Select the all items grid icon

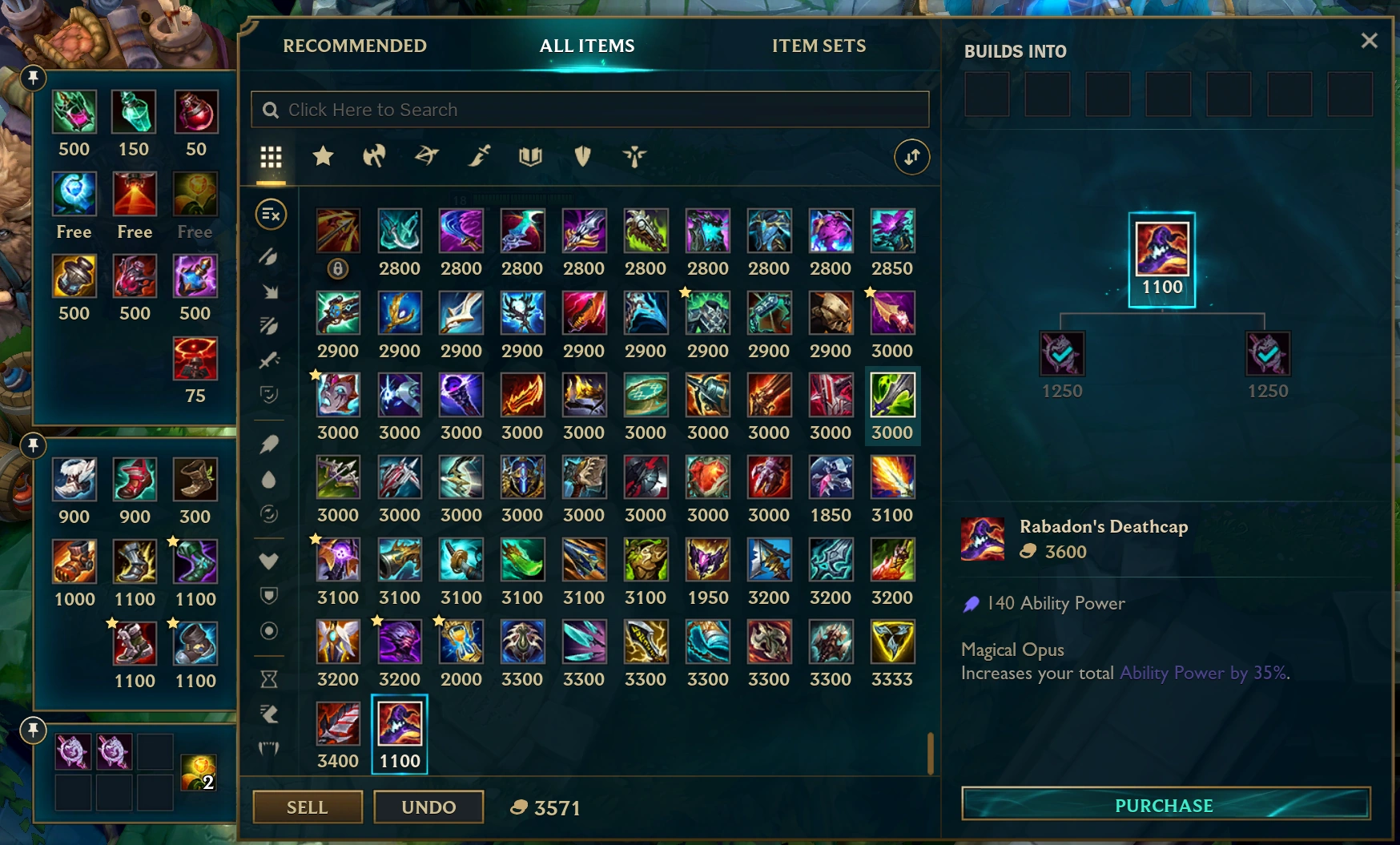coord(271,158)
